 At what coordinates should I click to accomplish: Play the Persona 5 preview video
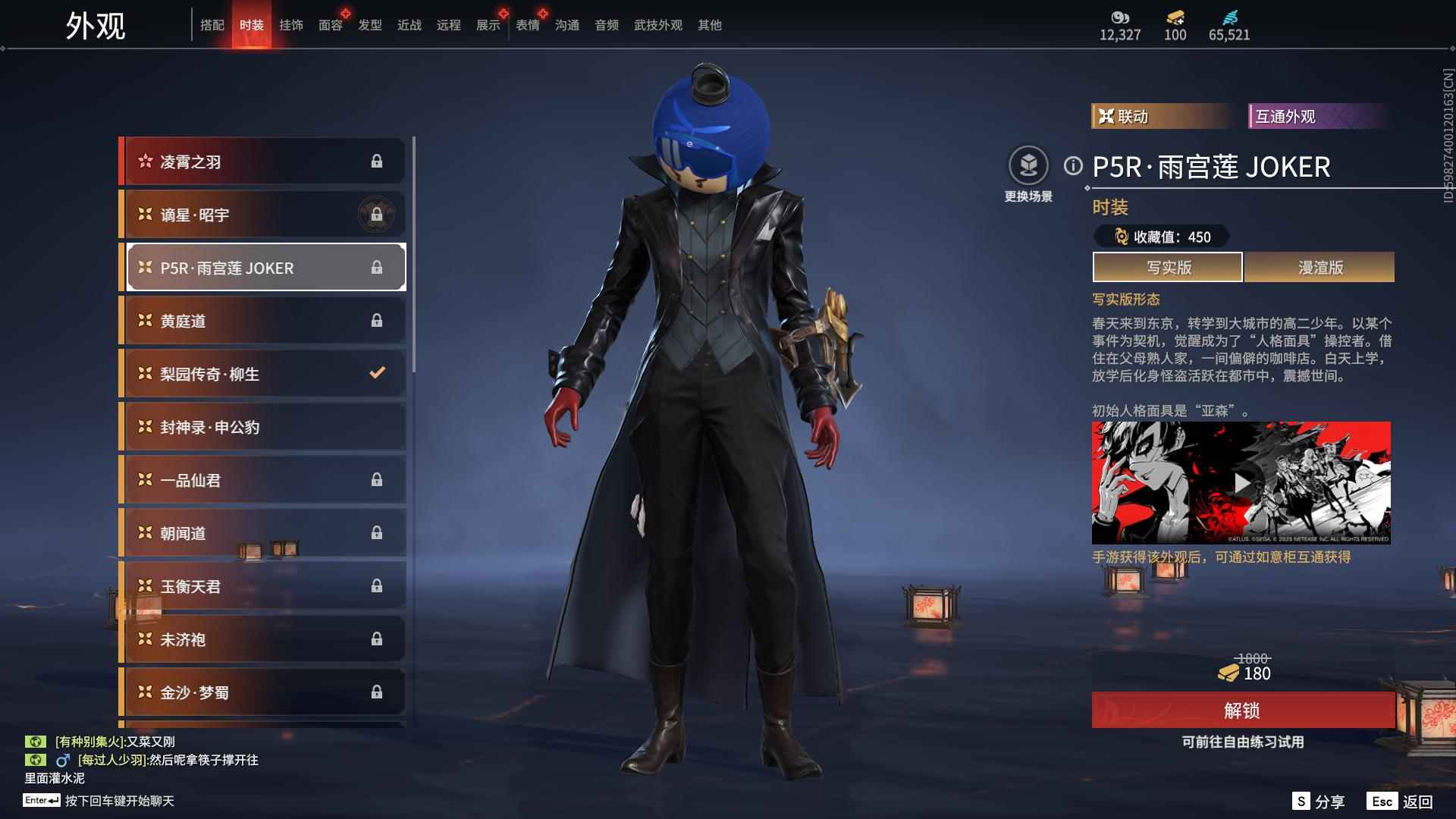[1241, 483]
